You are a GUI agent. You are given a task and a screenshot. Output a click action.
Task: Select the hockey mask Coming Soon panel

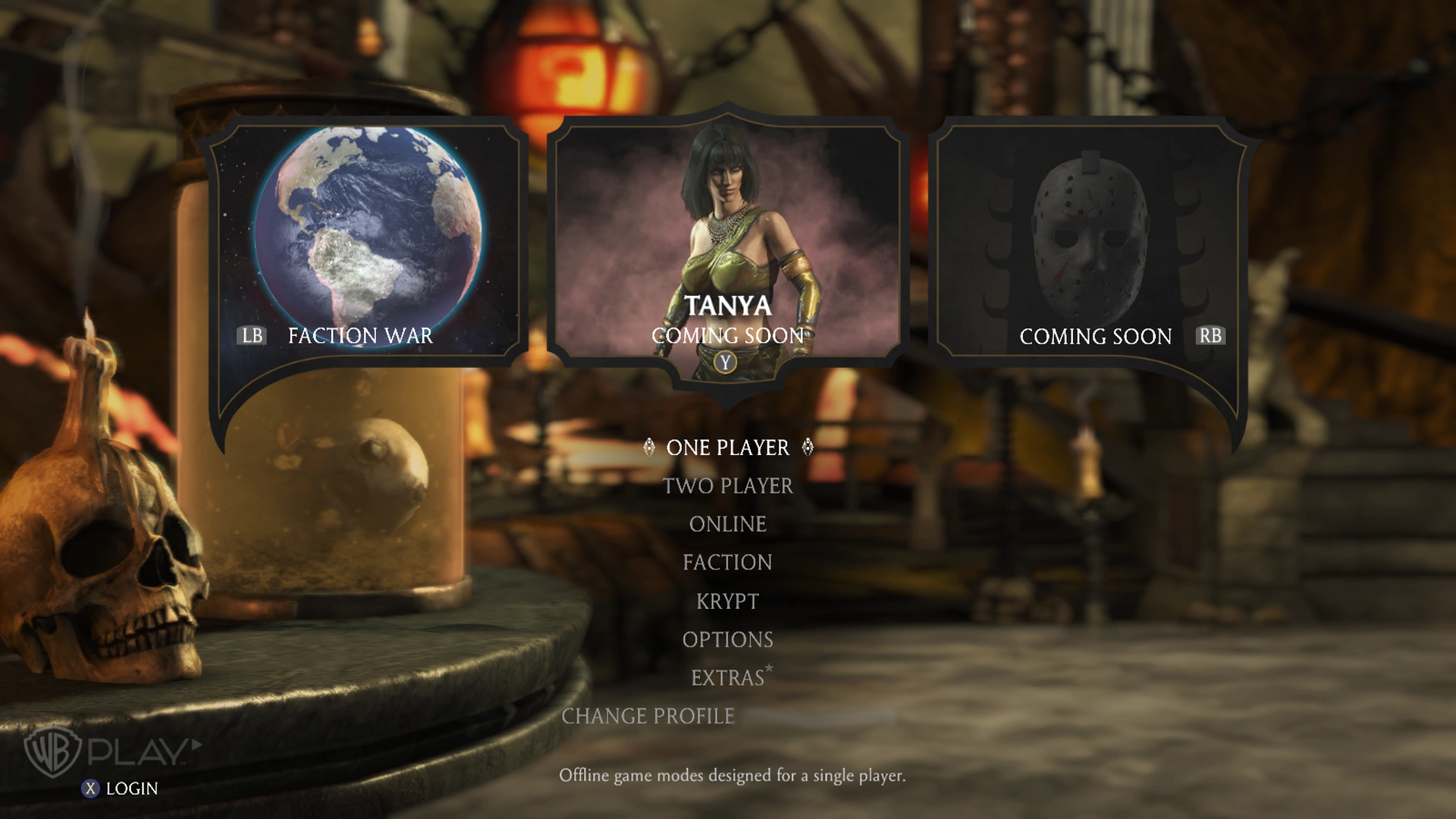[1090, 243]
